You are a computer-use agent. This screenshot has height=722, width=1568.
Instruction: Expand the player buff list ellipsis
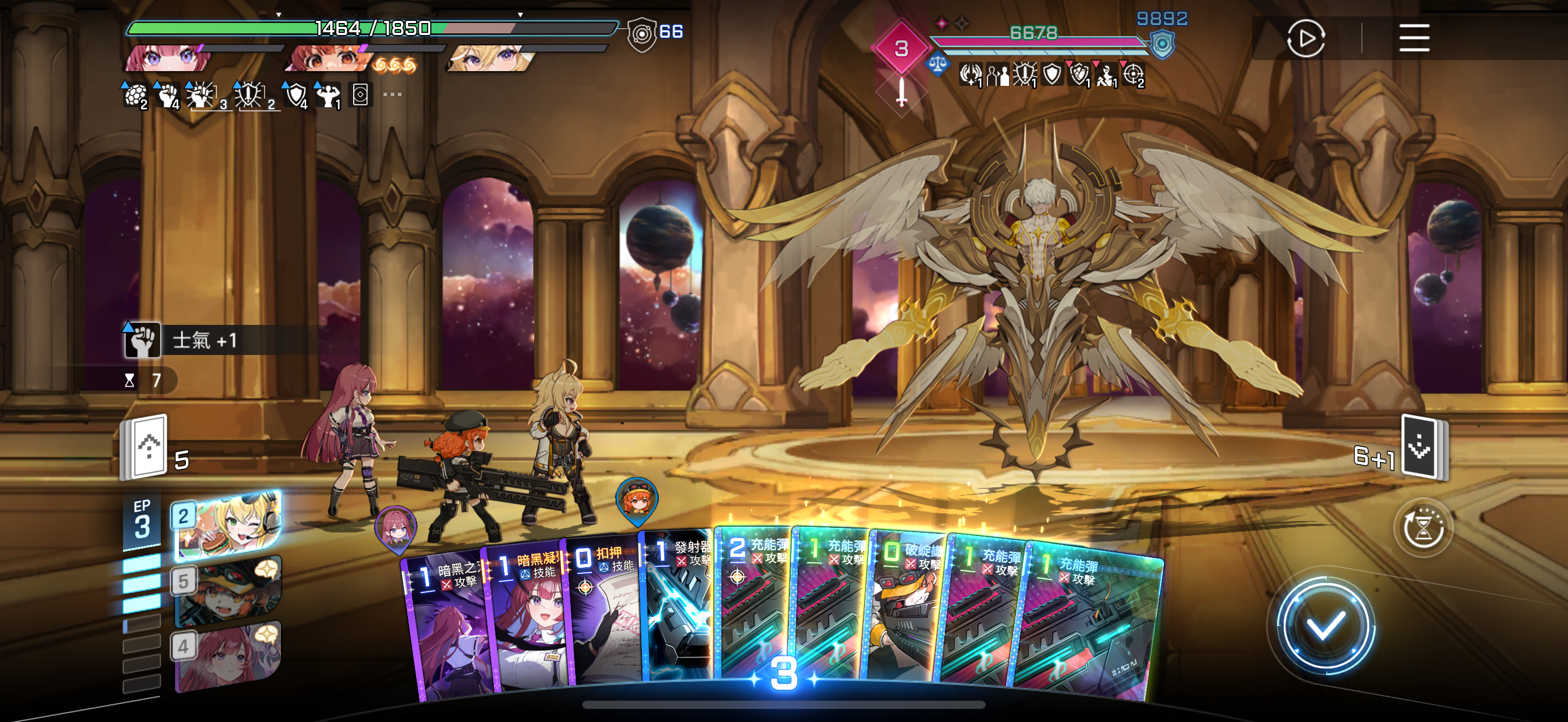[392, 95]
